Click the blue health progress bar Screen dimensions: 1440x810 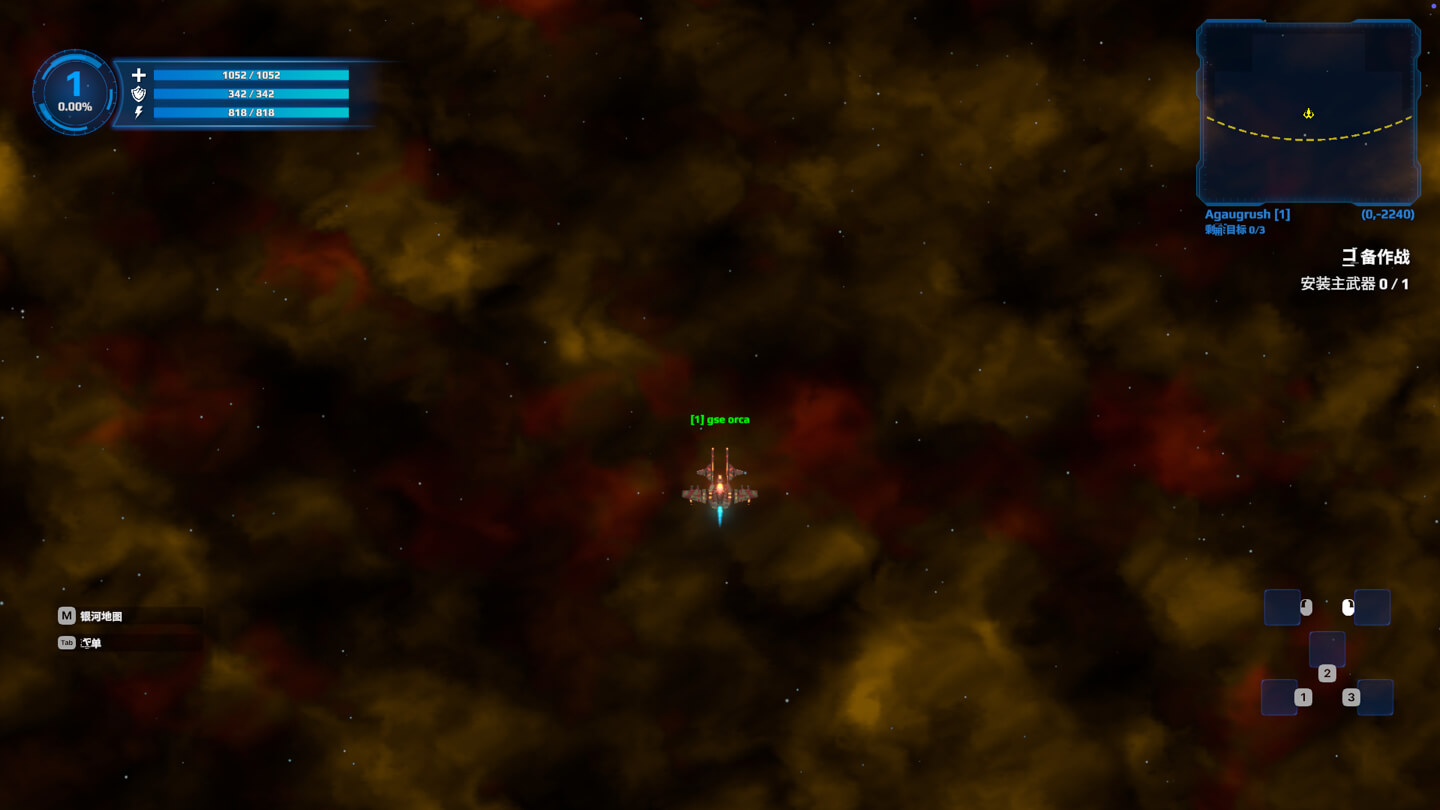point(250,74)
